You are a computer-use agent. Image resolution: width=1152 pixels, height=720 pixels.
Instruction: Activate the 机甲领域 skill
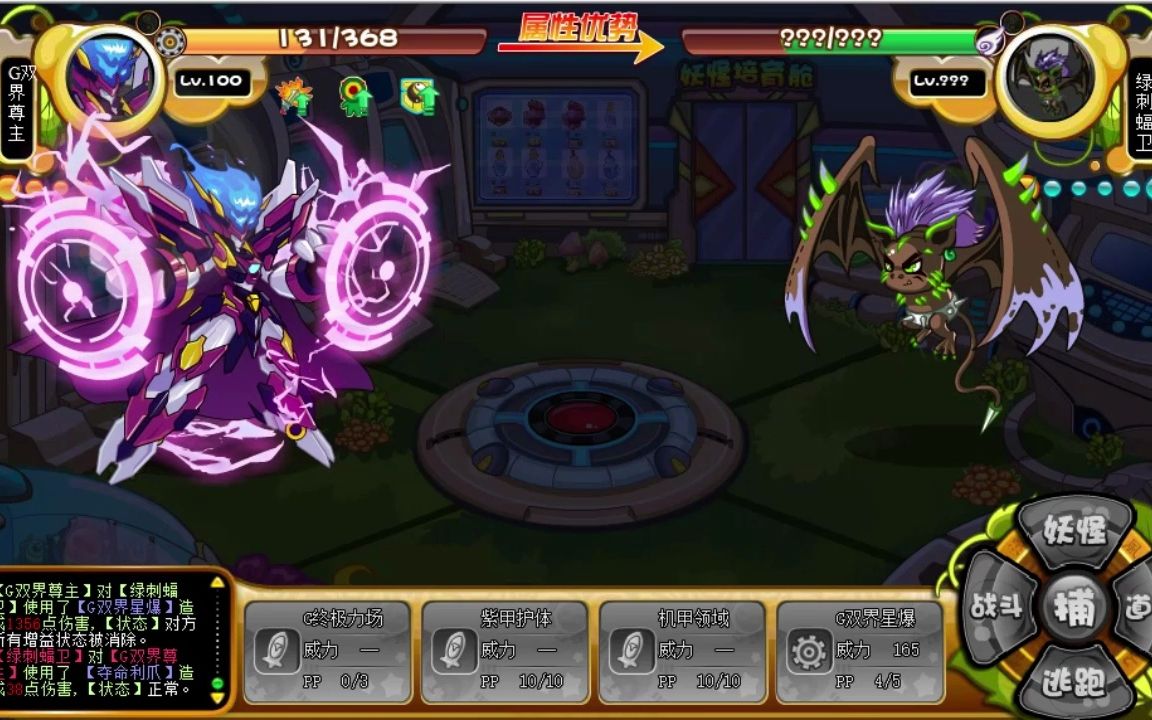coord(681,651)
